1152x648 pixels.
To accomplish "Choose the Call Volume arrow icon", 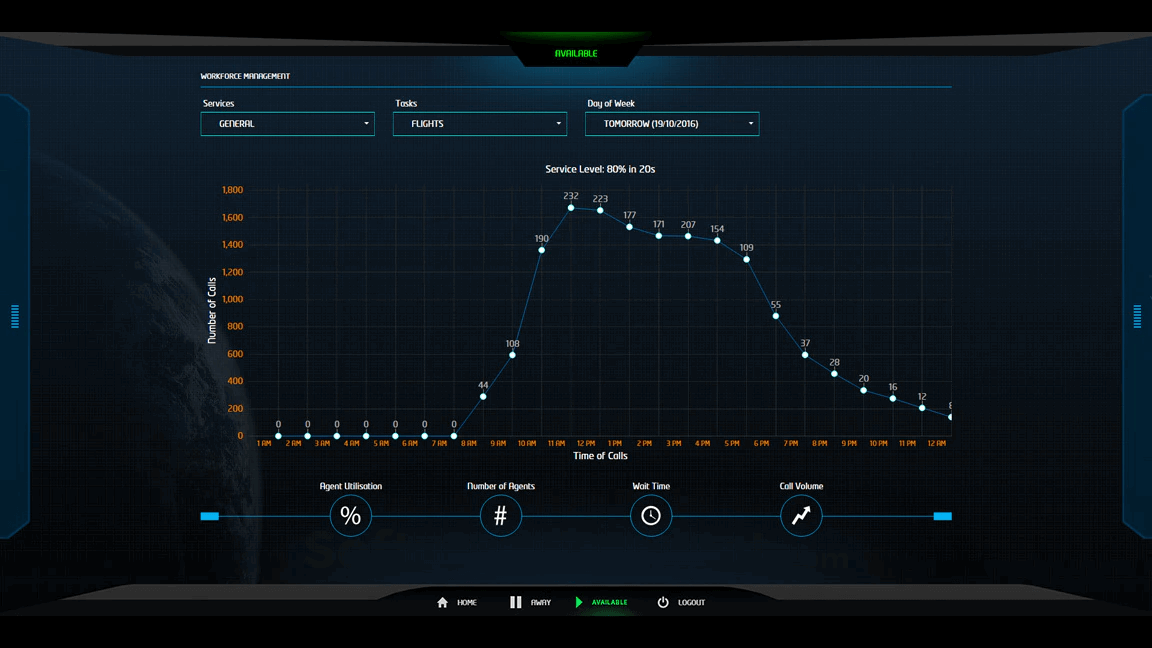I will point(801,516).
